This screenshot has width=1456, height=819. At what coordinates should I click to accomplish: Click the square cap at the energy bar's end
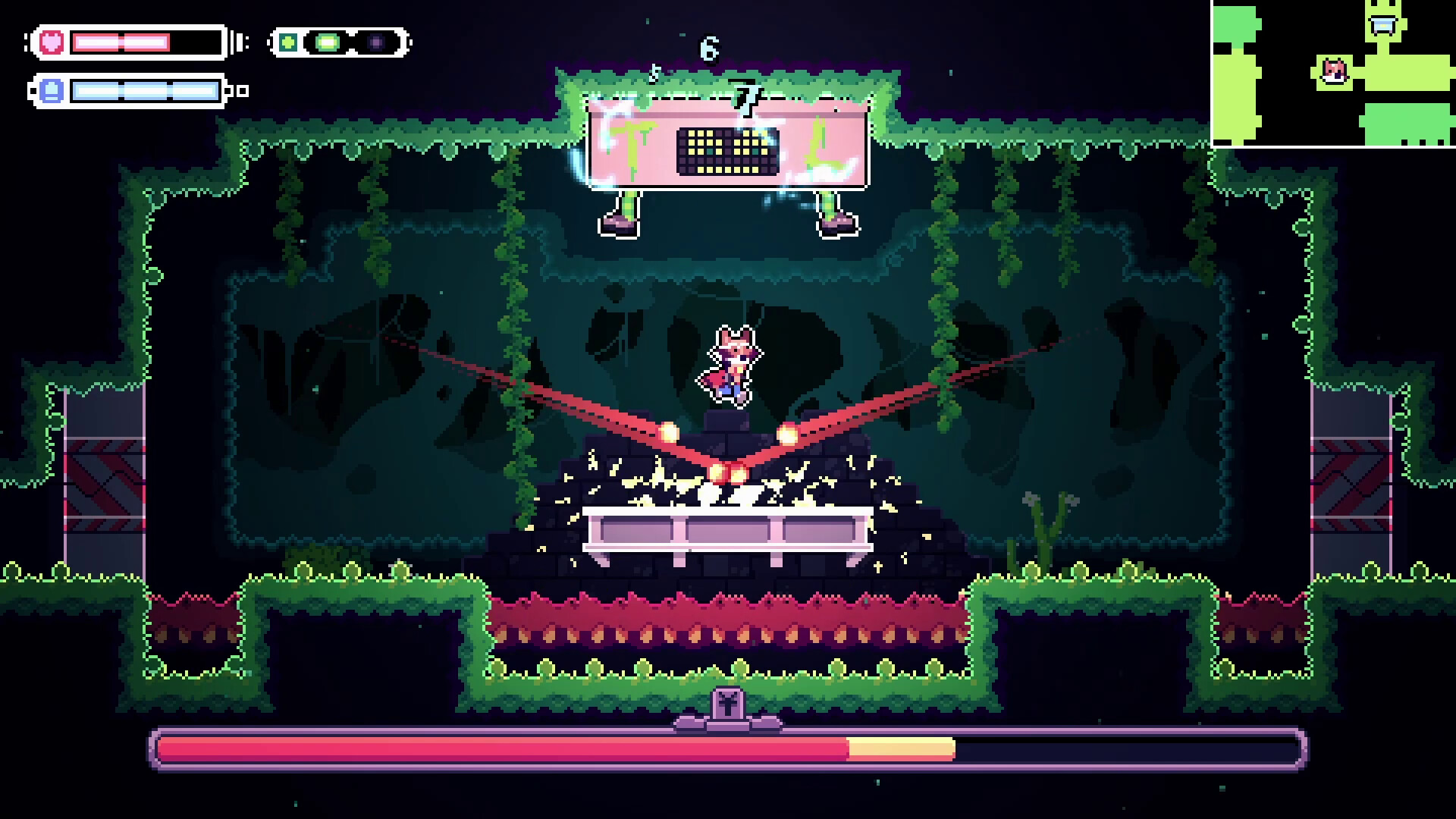click(242, 93)
